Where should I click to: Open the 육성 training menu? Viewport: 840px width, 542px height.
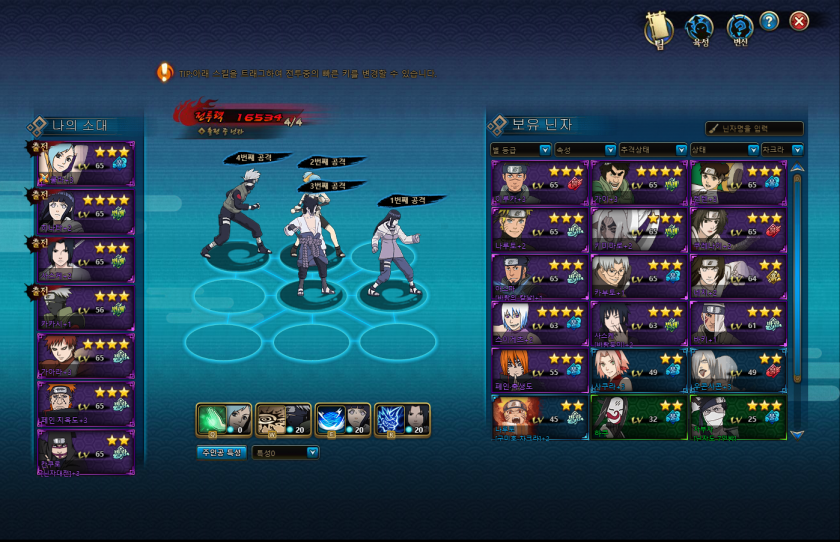[x=700, y=29]
